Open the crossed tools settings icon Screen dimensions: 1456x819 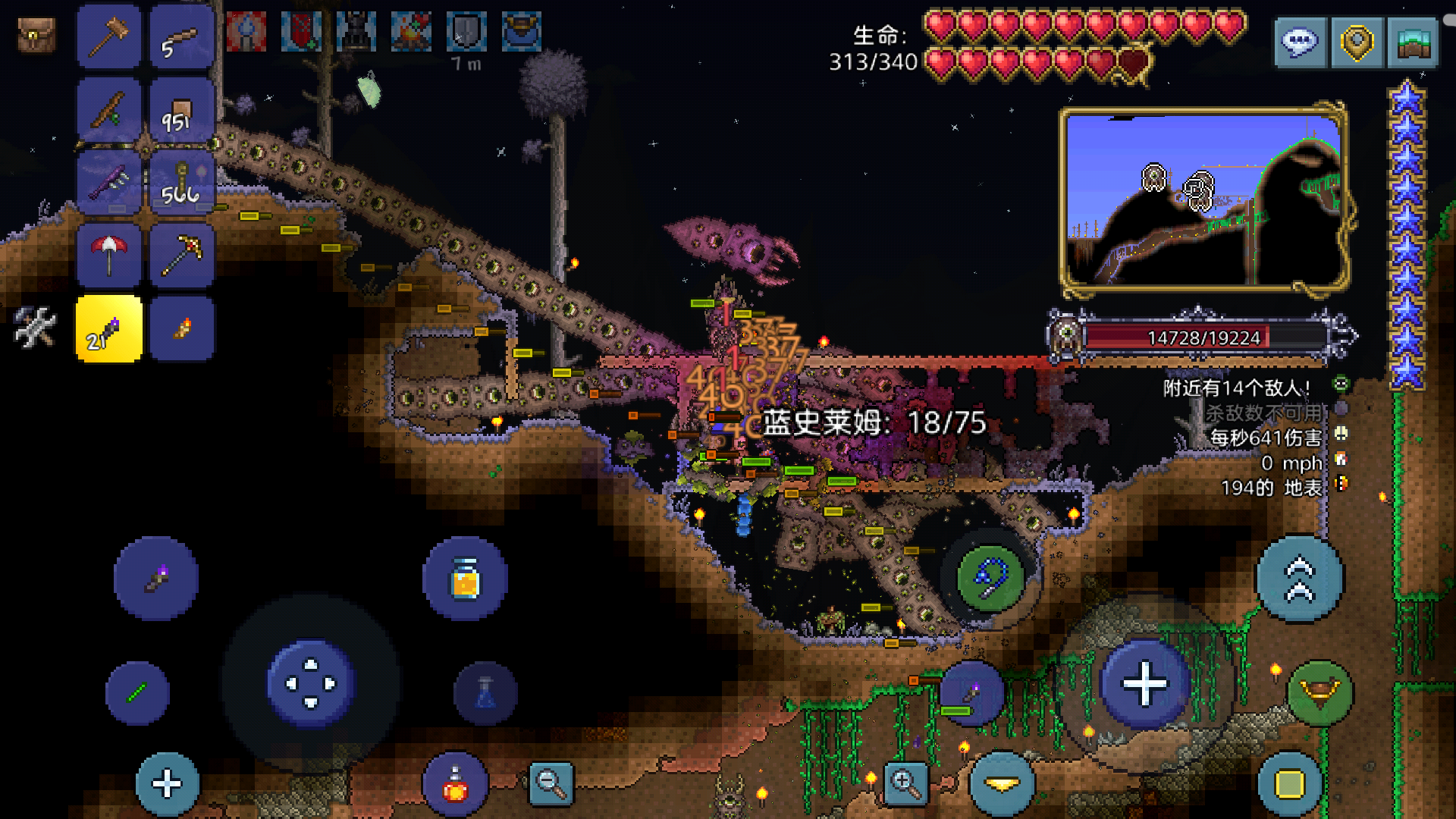35,327
